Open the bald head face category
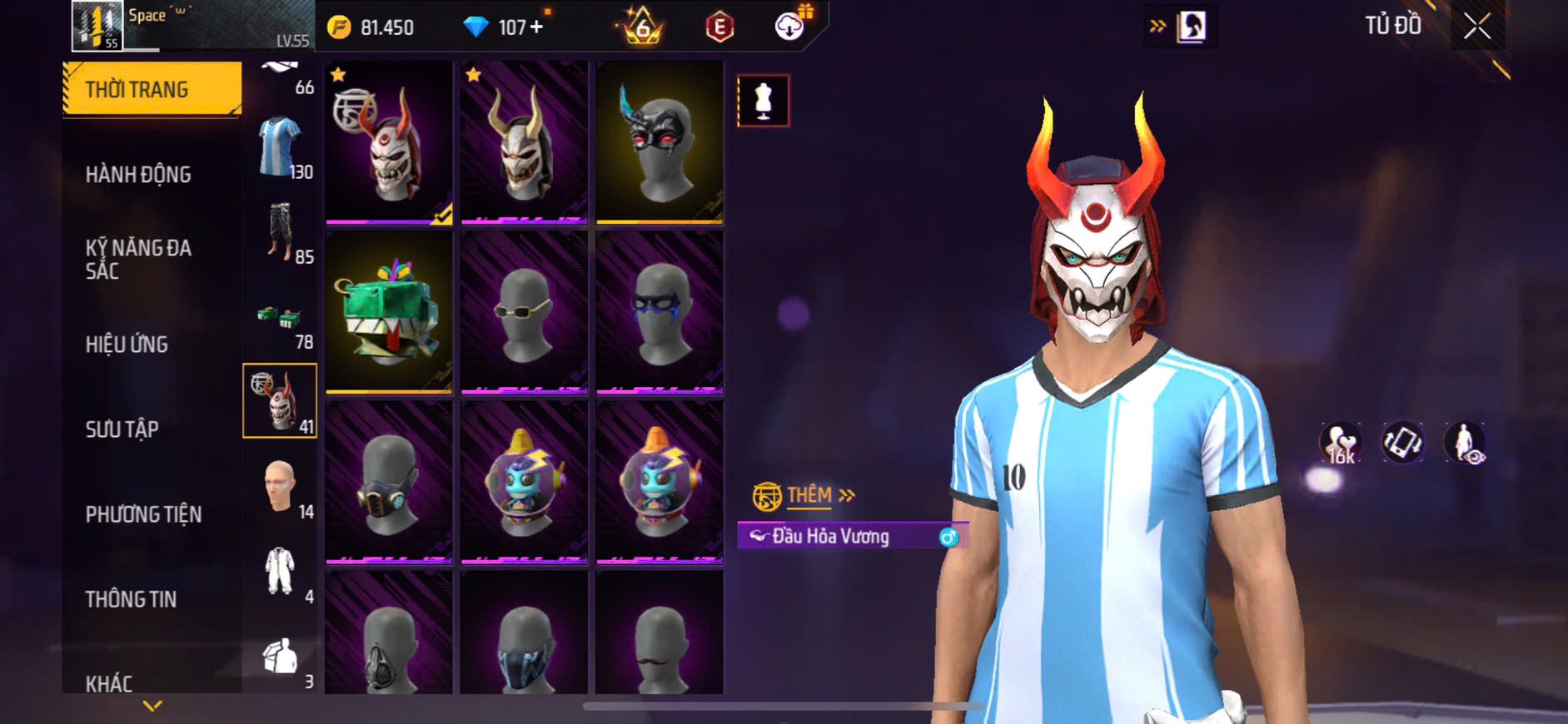The image size is (1568, 724). tap(280, 487)
